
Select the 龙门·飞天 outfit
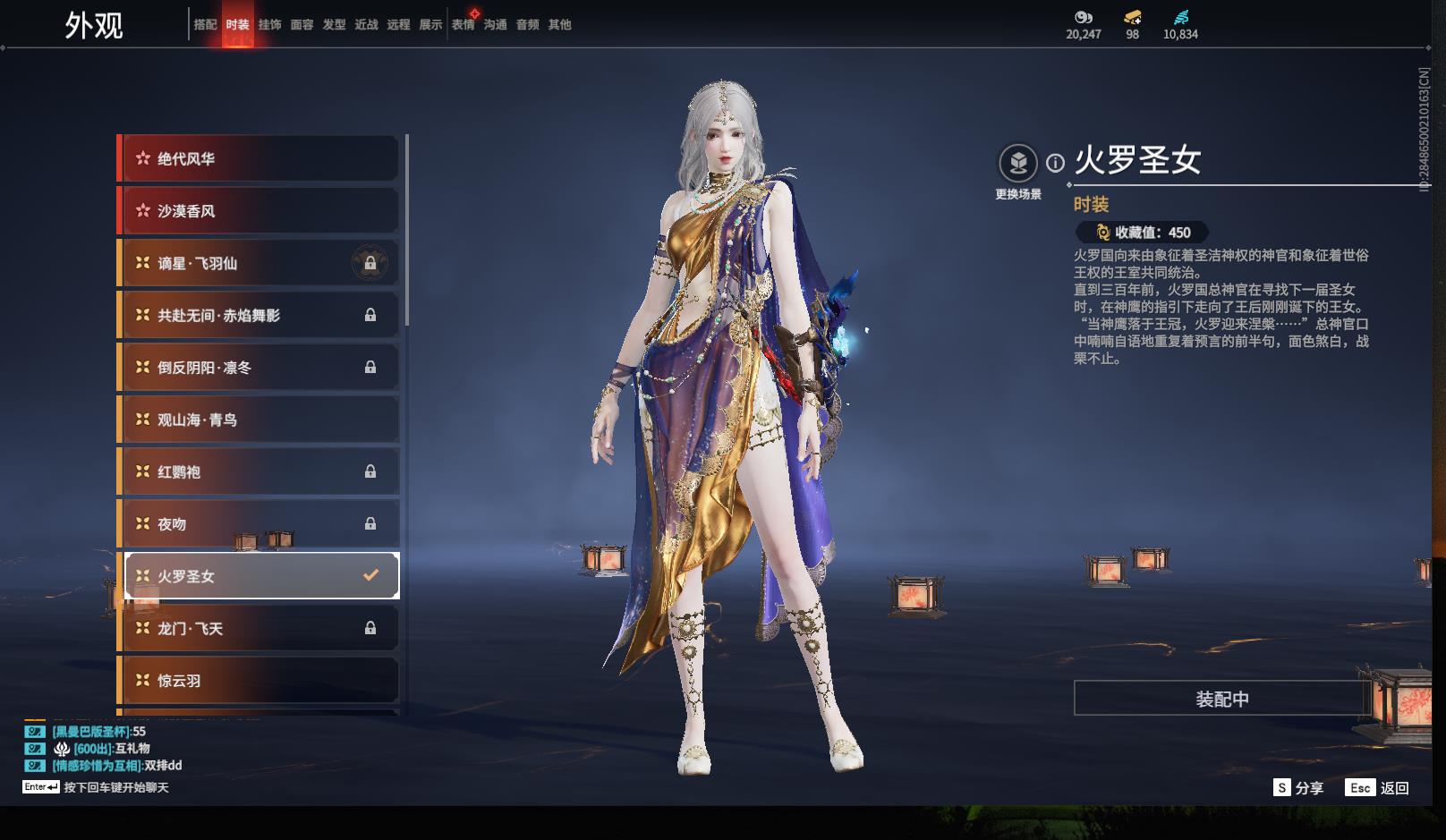(259, 629)
